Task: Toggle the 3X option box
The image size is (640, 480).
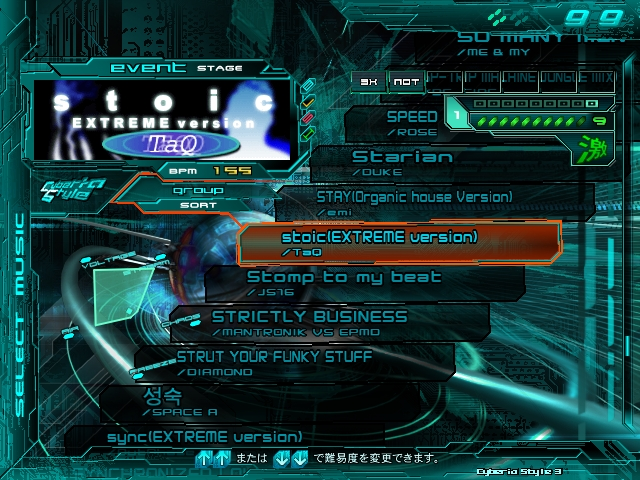Action: pos(370,82)
